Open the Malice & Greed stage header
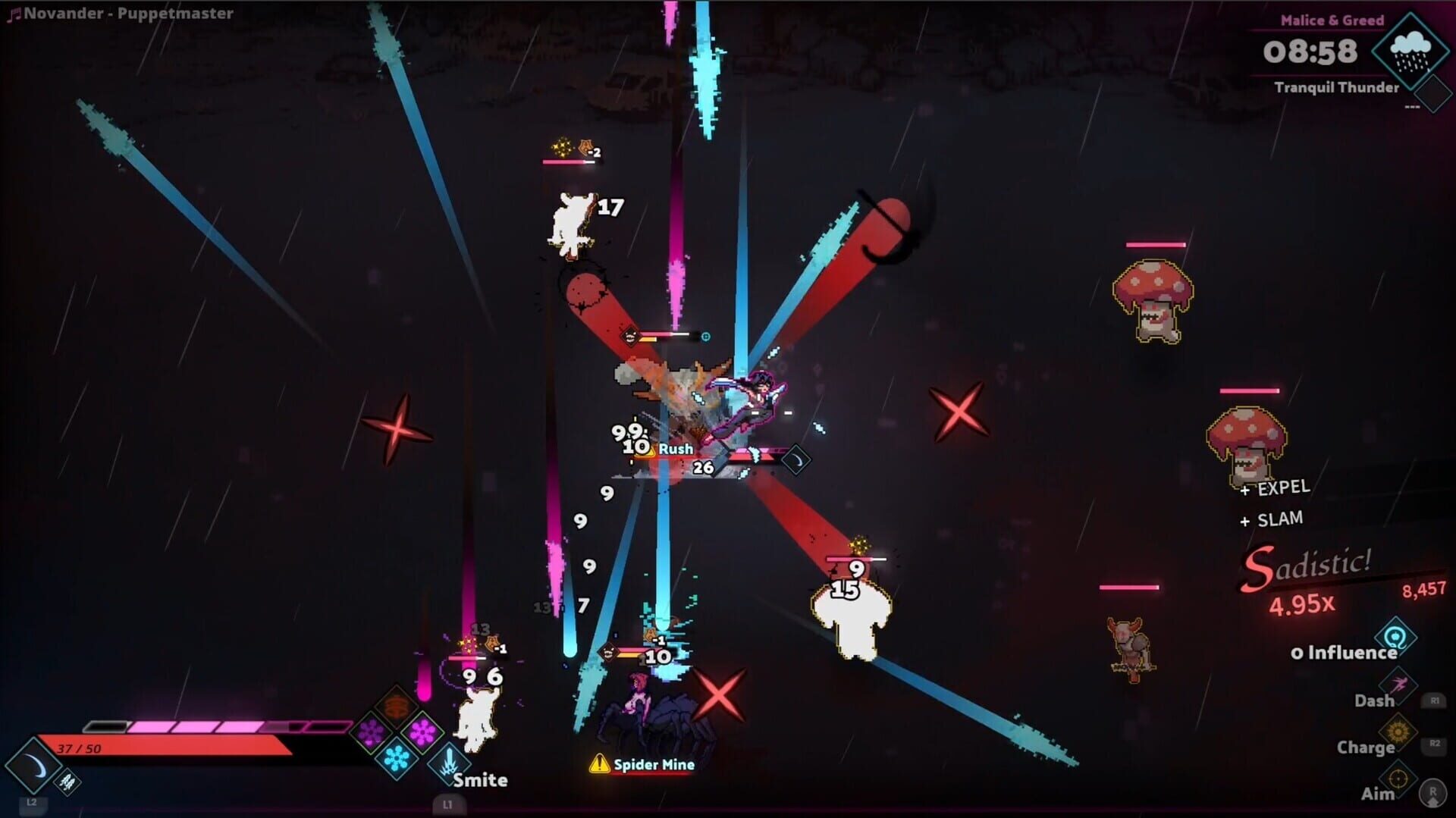The height and width of the screenshot is (818, 1456). [1332, 20]
